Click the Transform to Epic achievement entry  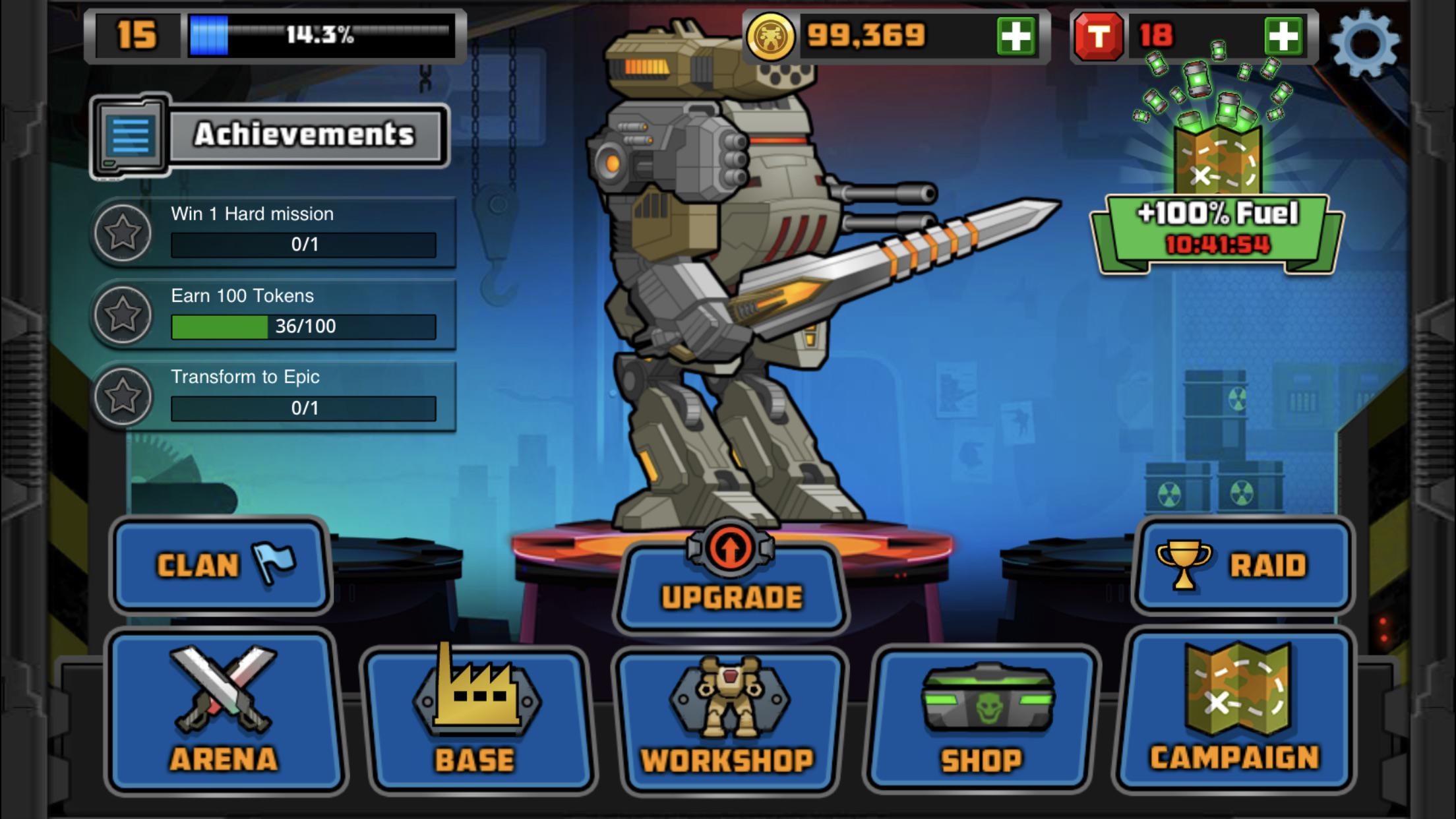[303, 392]
